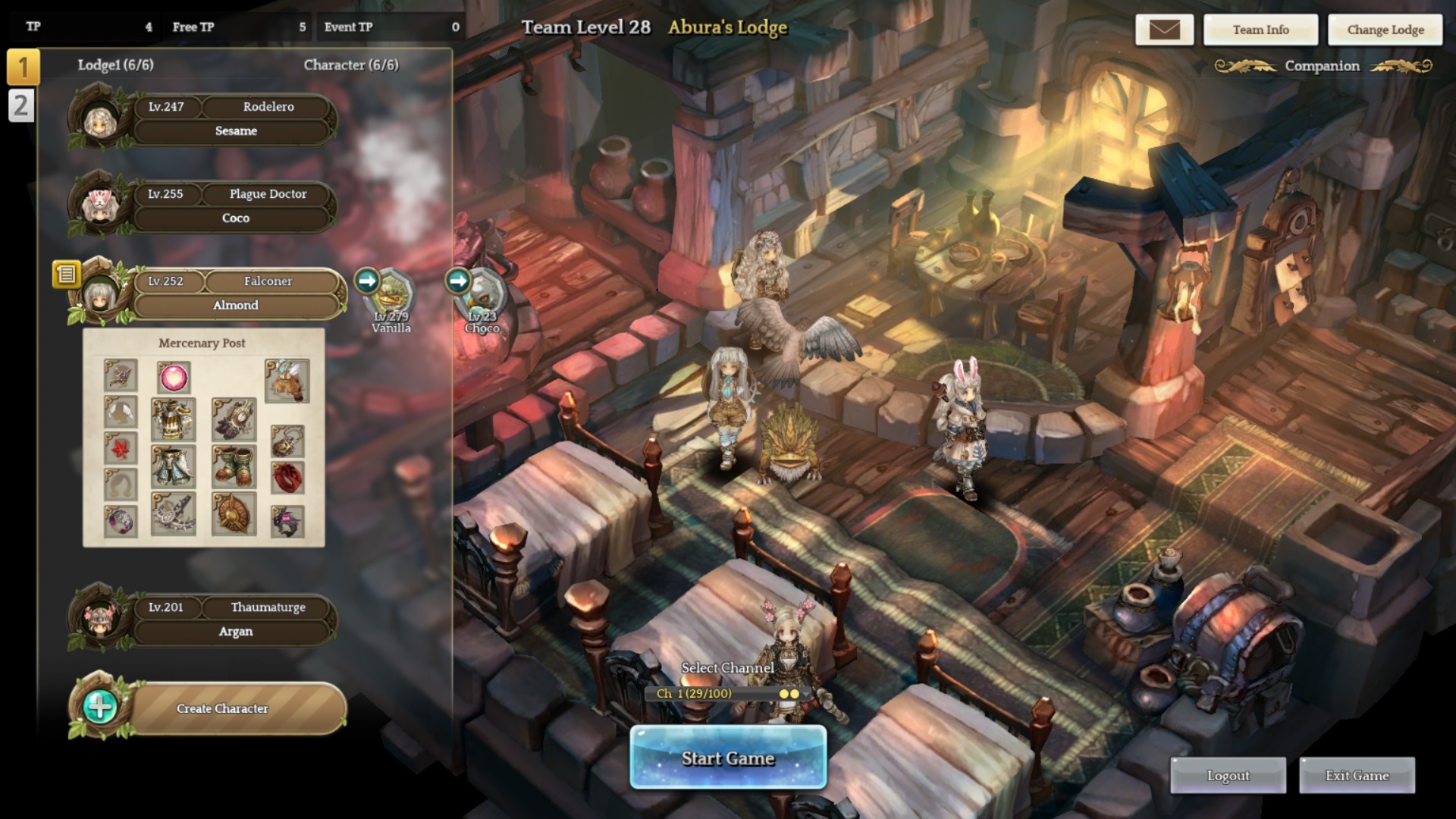Open the mailbox envelope icon
This screenshot has height=819, width=1456.
[1164, 30]
